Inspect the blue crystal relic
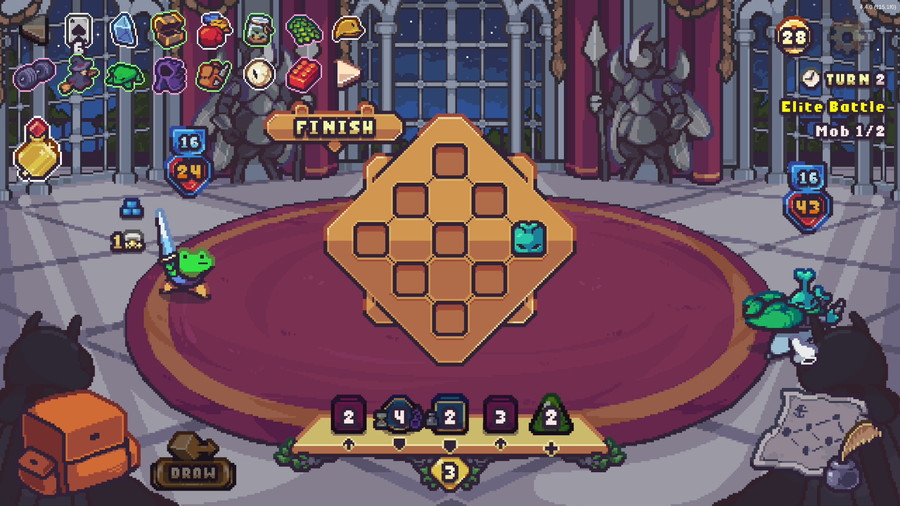 (x=124, y=31)
